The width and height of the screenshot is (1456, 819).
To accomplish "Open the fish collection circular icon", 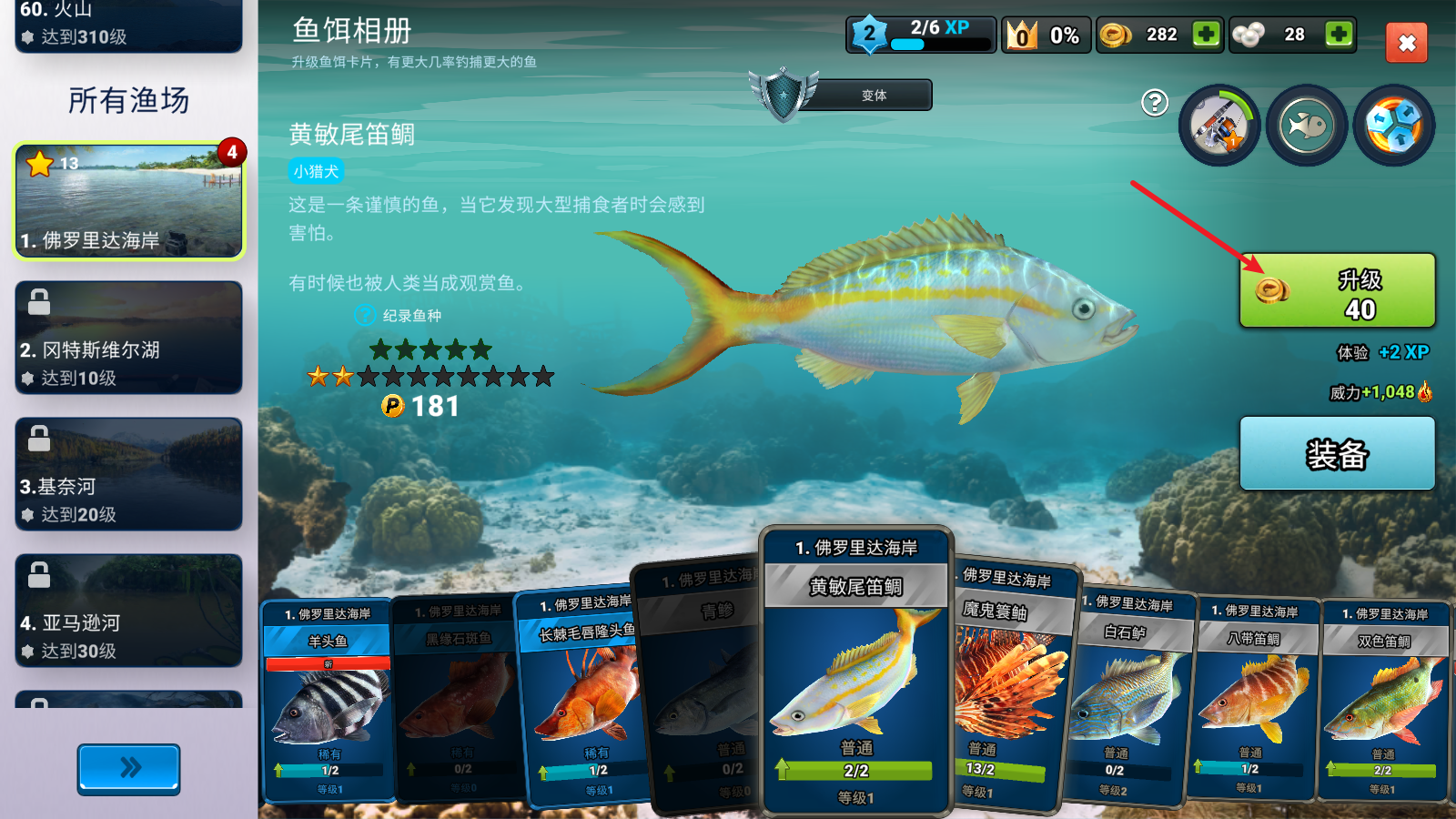I will point(1307,124).
